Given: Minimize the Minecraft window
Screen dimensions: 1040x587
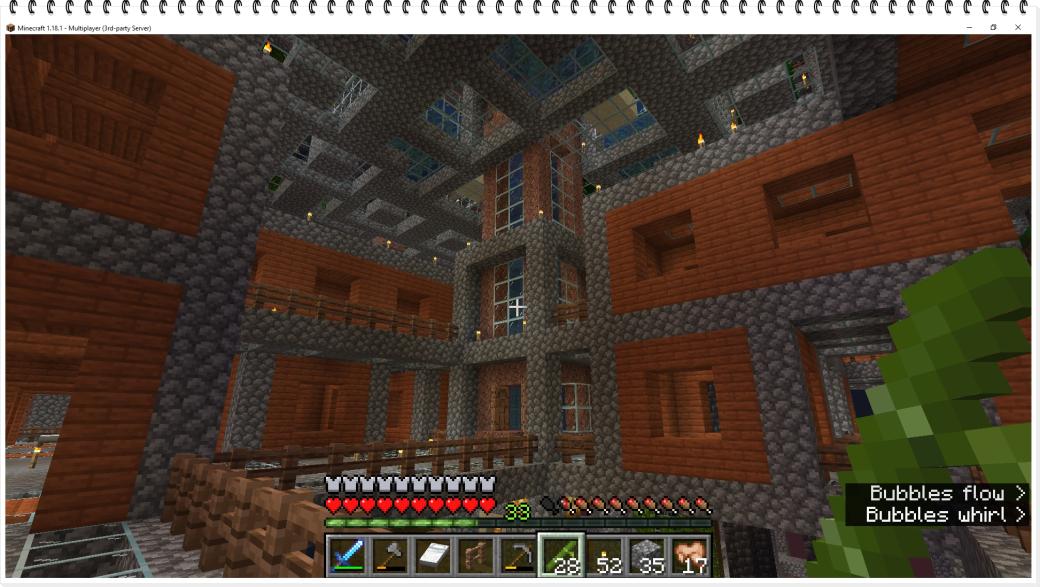Looking at the screenshot, I should (968, 27).
